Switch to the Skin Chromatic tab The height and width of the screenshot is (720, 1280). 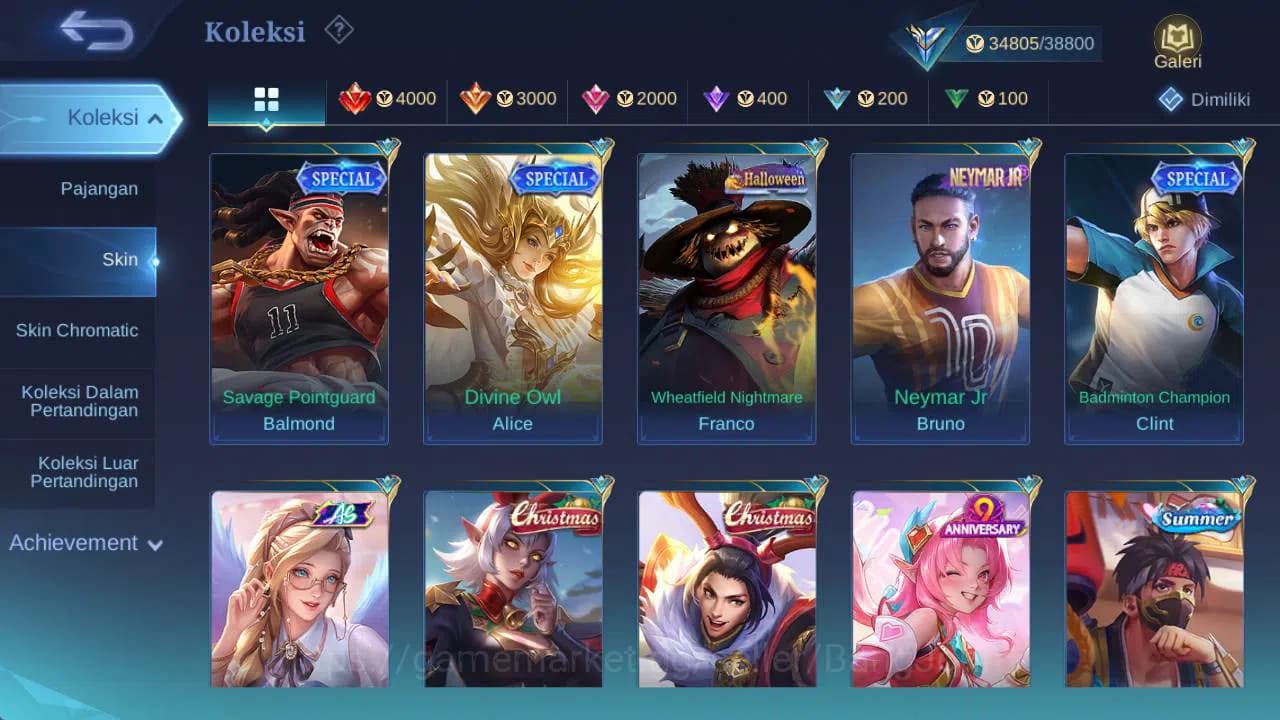click(x=77, y=330)
